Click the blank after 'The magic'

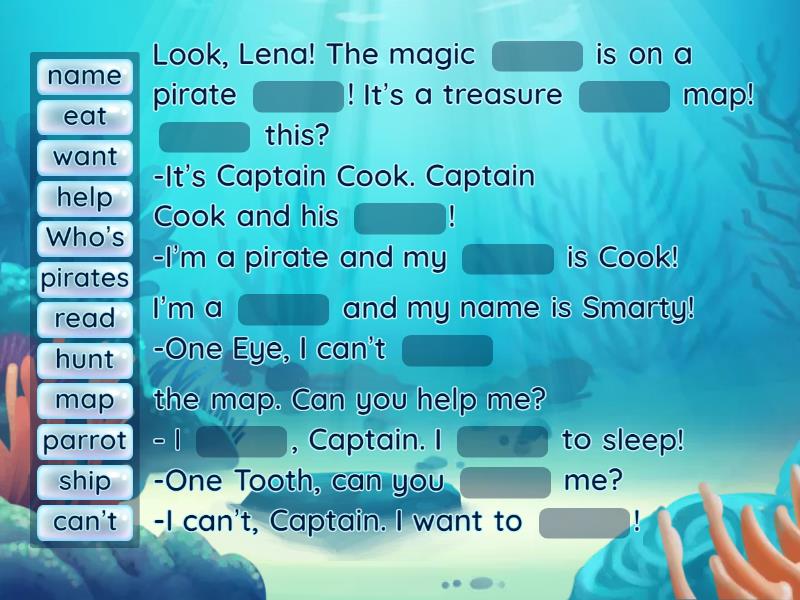coord(537,56)
